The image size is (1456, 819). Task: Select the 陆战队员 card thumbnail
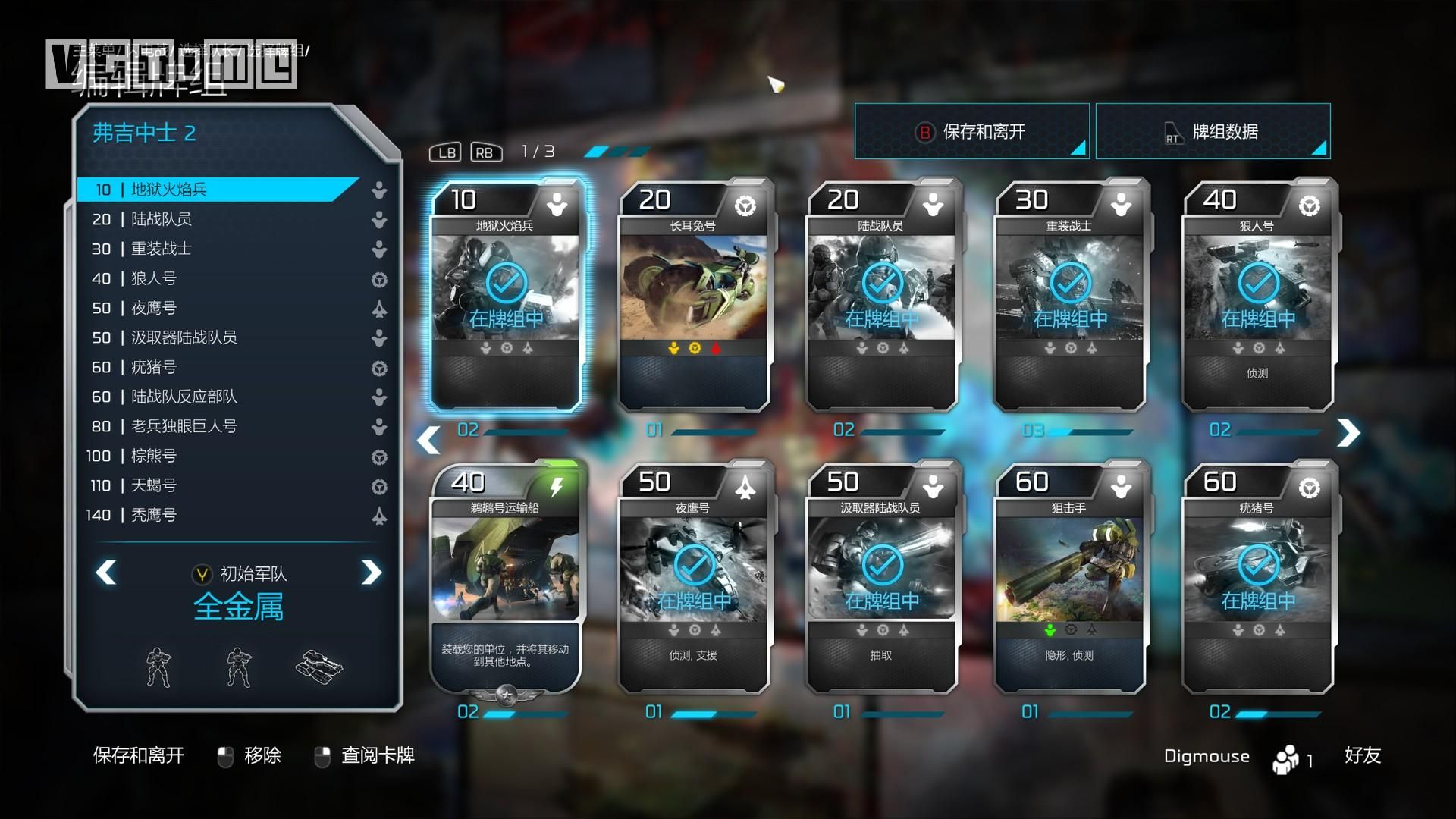tap(881, 296)
